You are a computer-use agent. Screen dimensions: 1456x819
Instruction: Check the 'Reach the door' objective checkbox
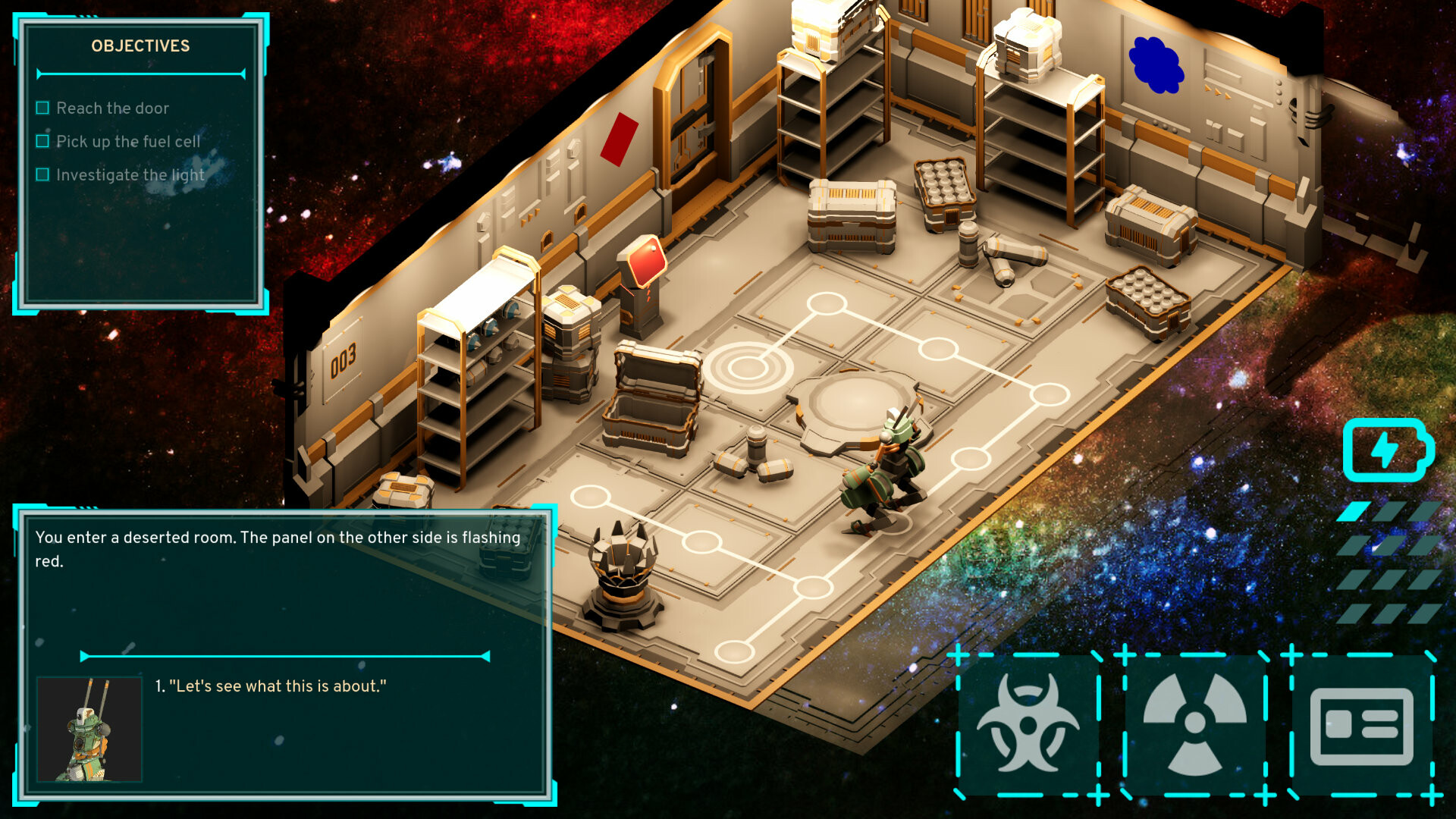pos(42,108)
